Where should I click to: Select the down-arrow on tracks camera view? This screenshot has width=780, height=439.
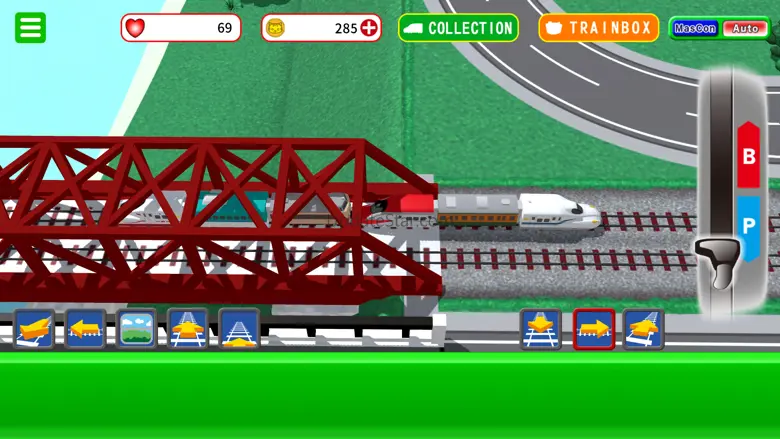click(541, 329)
